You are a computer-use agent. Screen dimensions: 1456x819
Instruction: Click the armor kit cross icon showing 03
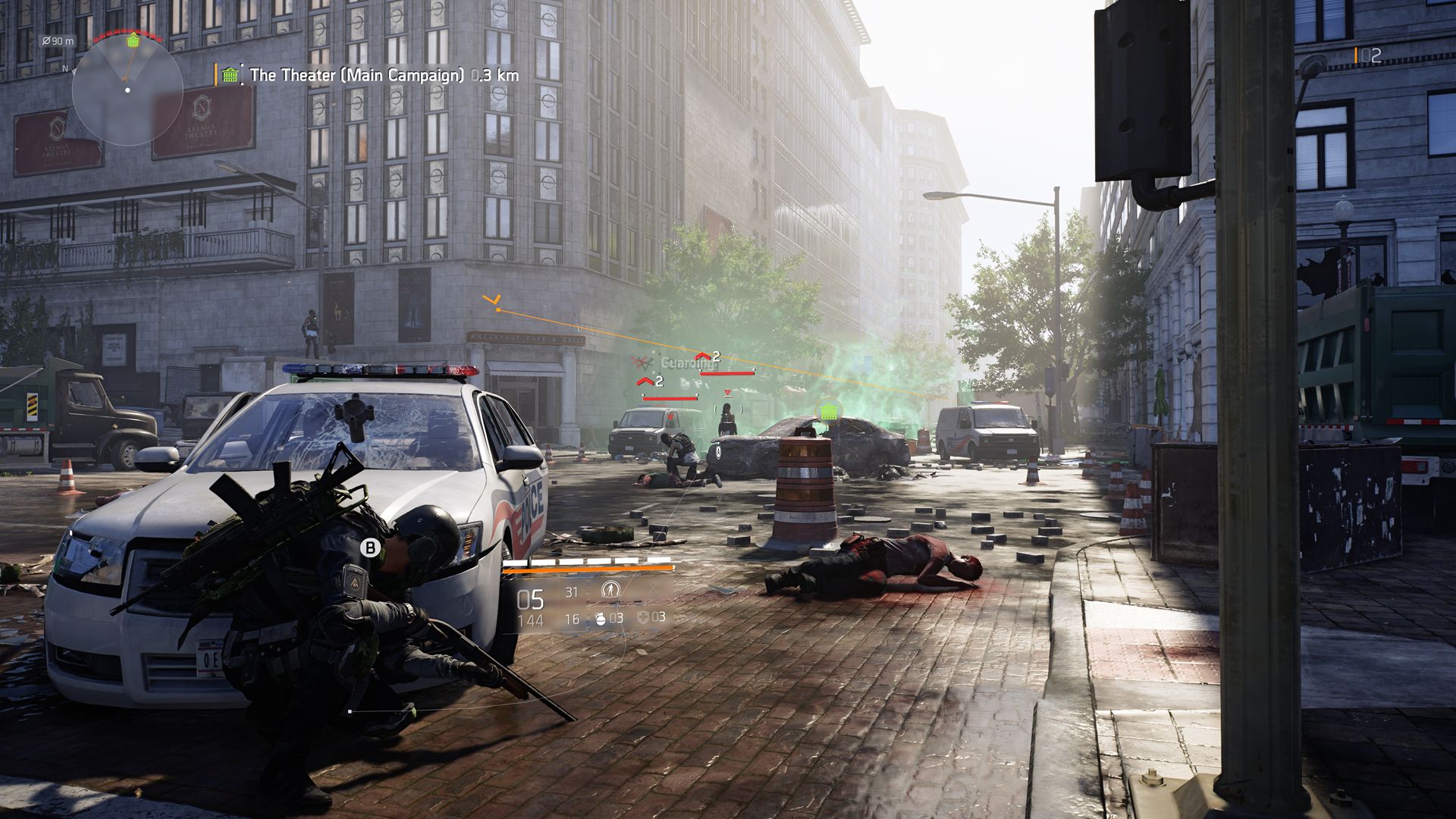[x=642, y=619]
